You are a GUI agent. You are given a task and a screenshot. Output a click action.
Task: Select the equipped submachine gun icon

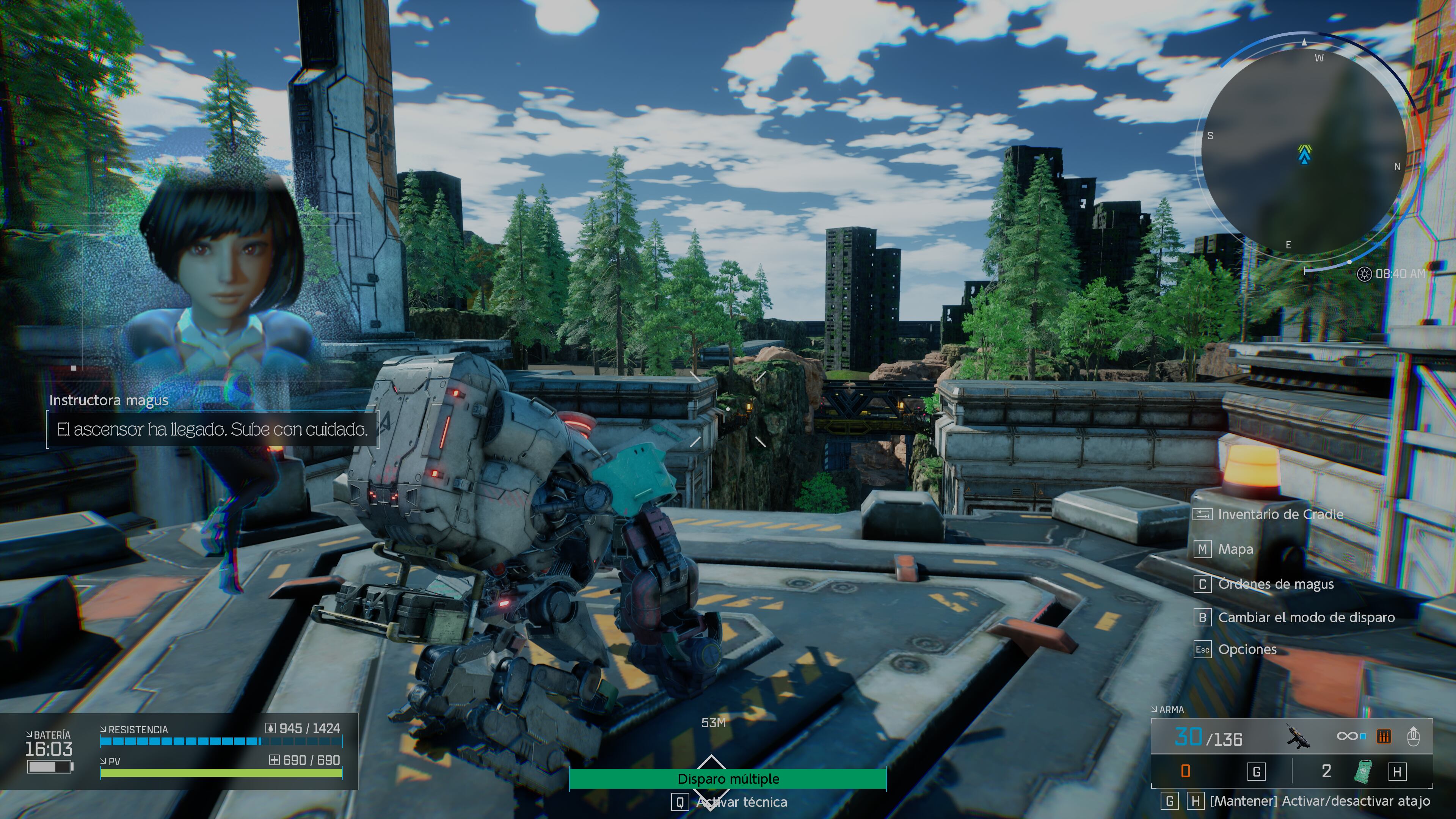(x=1298, y=736)
